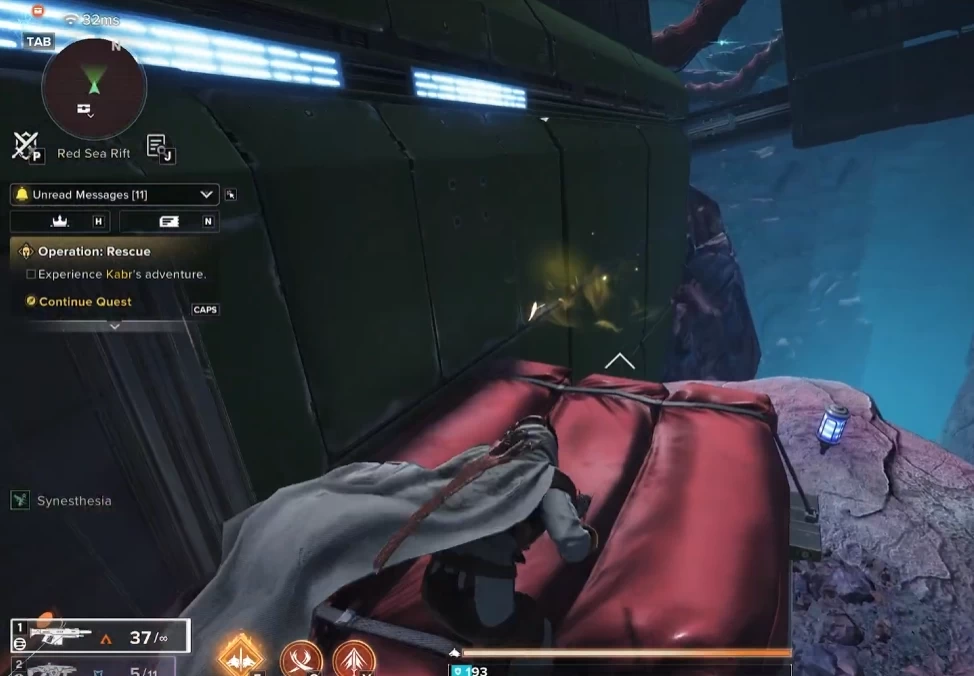
Task: Trigger the upward arrow ability icon
Action: coord(353,659)
